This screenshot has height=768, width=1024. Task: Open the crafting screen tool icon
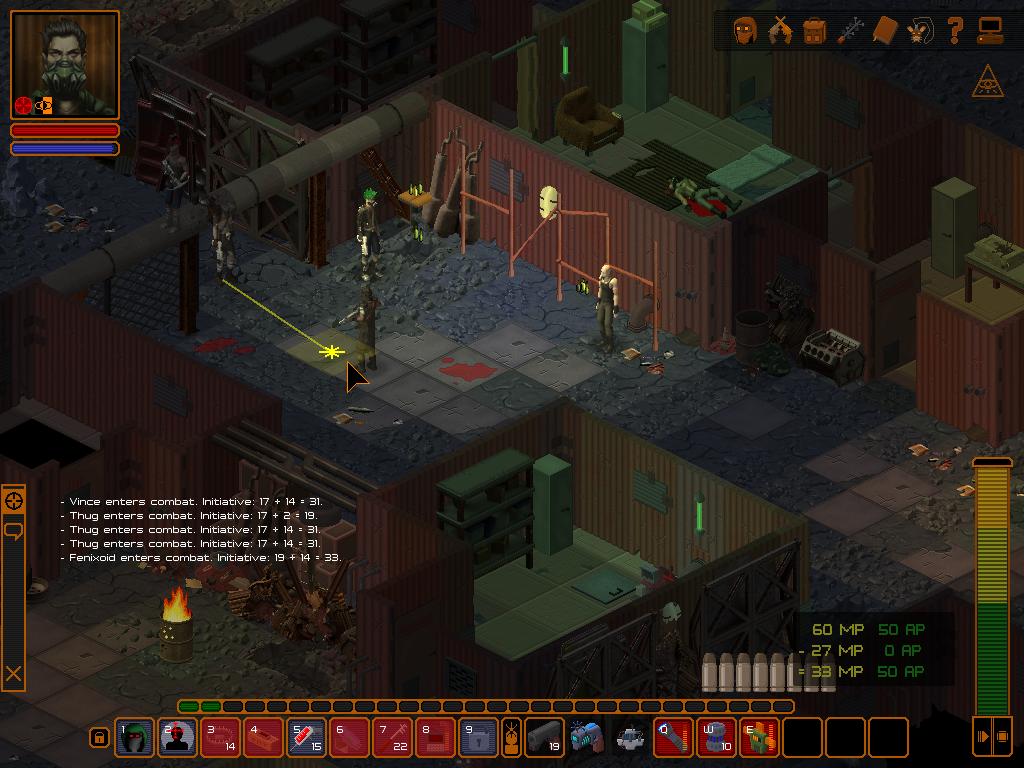850,31
